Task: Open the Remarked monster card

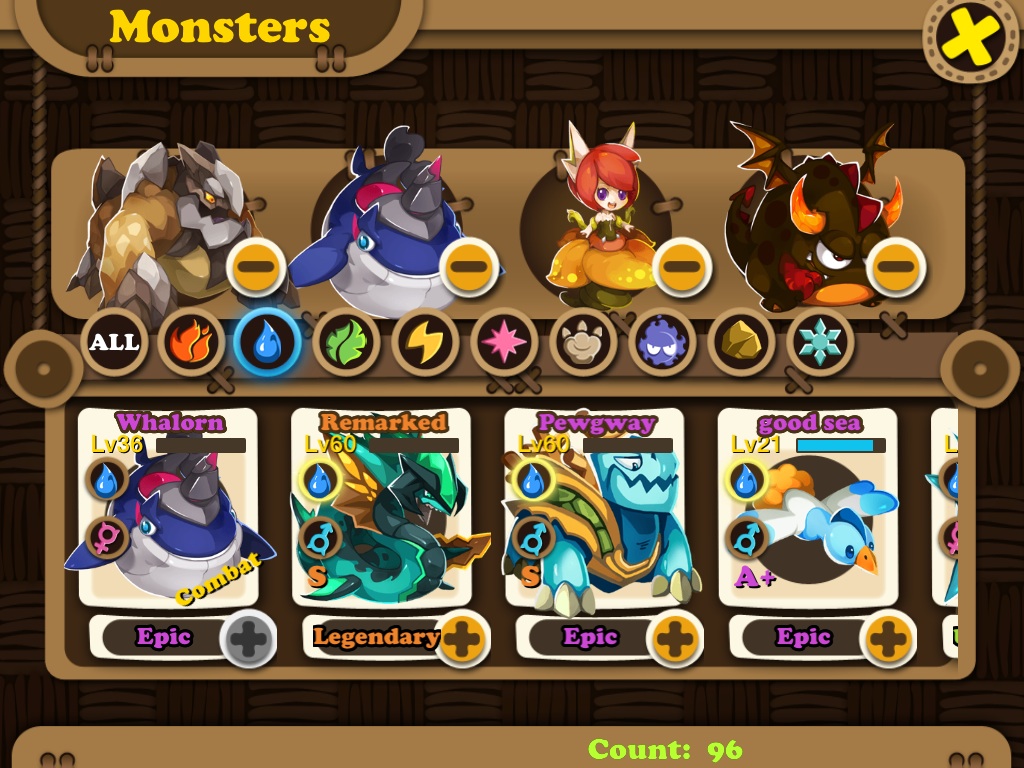Action: pos(381,510)
